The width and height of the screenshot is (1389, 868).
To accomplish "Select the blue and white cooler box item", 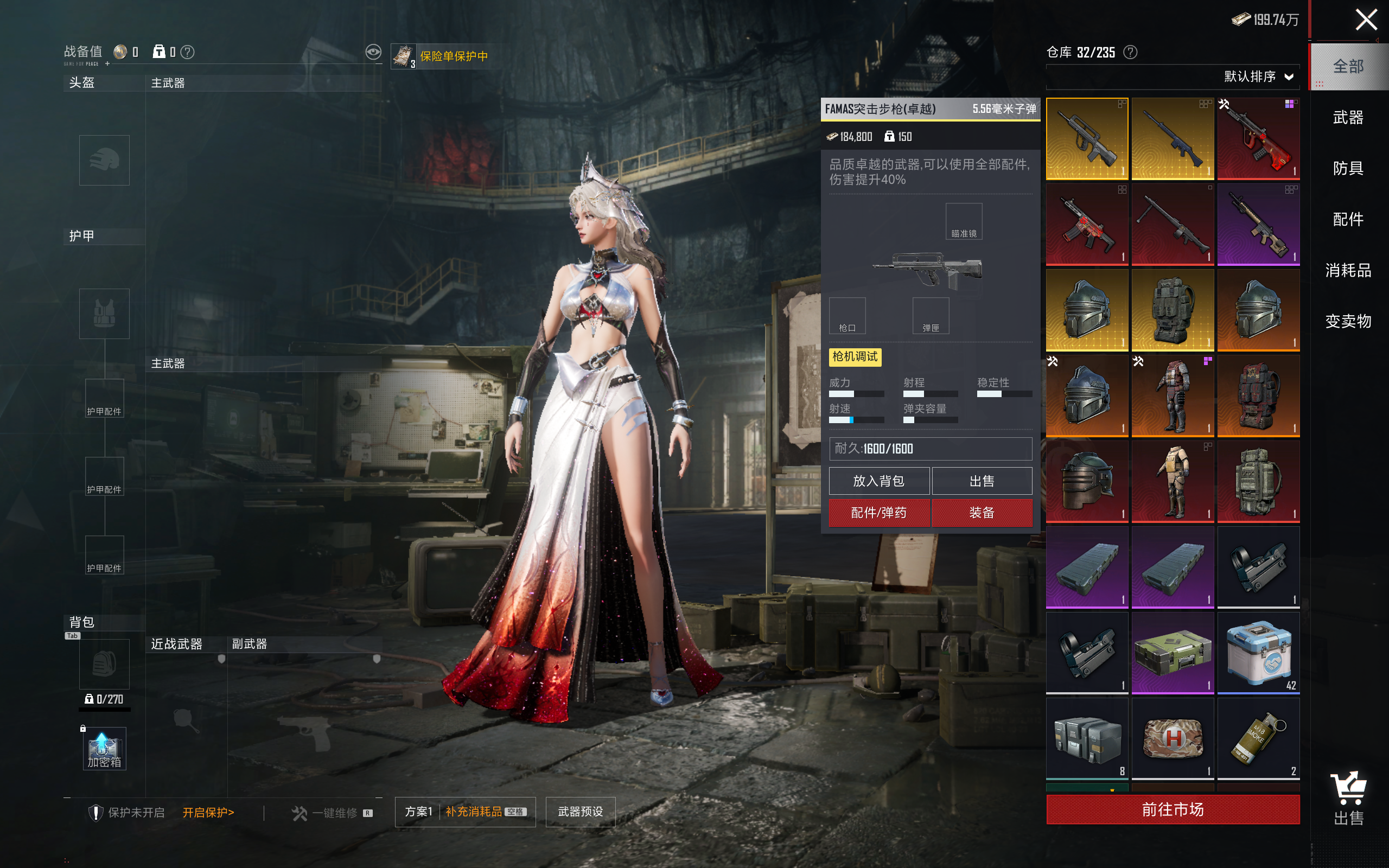I will pos(1258,653).
